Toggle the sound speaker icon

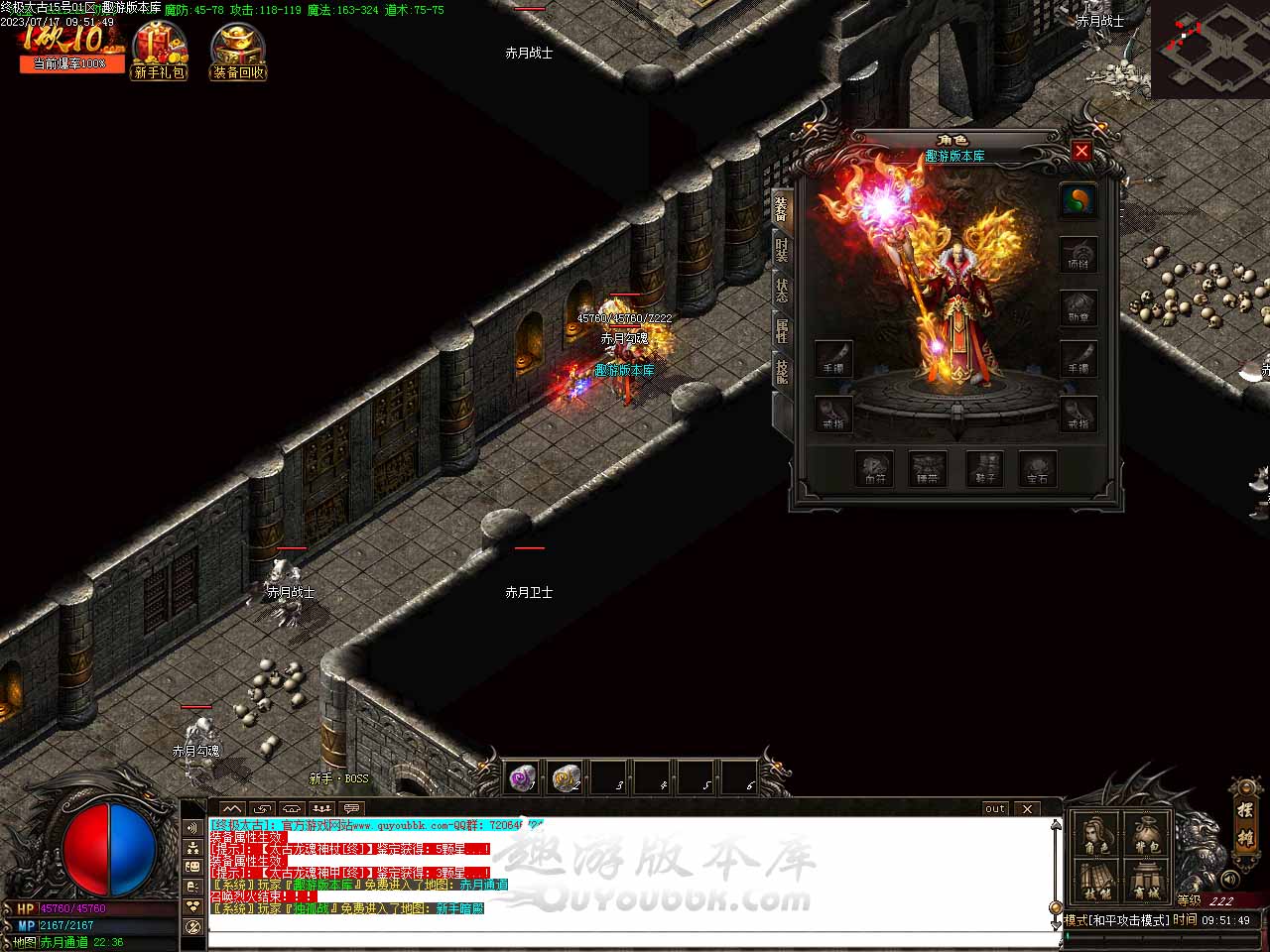tap(1230, 879)
